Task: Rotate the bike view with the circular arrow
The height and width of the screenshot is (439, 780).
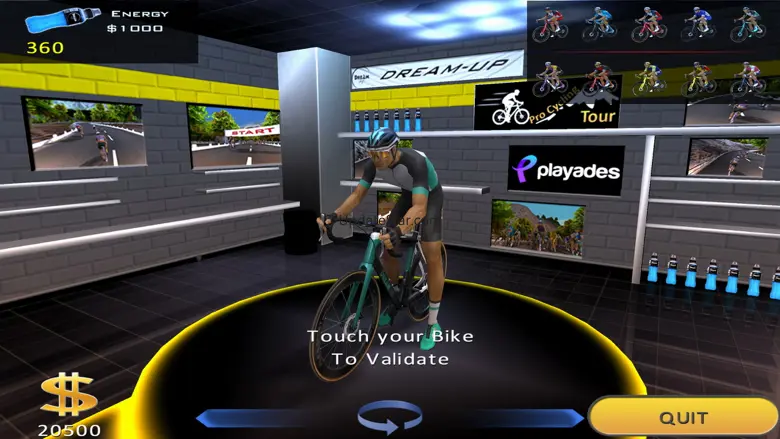Action: (x=390, y=416)
